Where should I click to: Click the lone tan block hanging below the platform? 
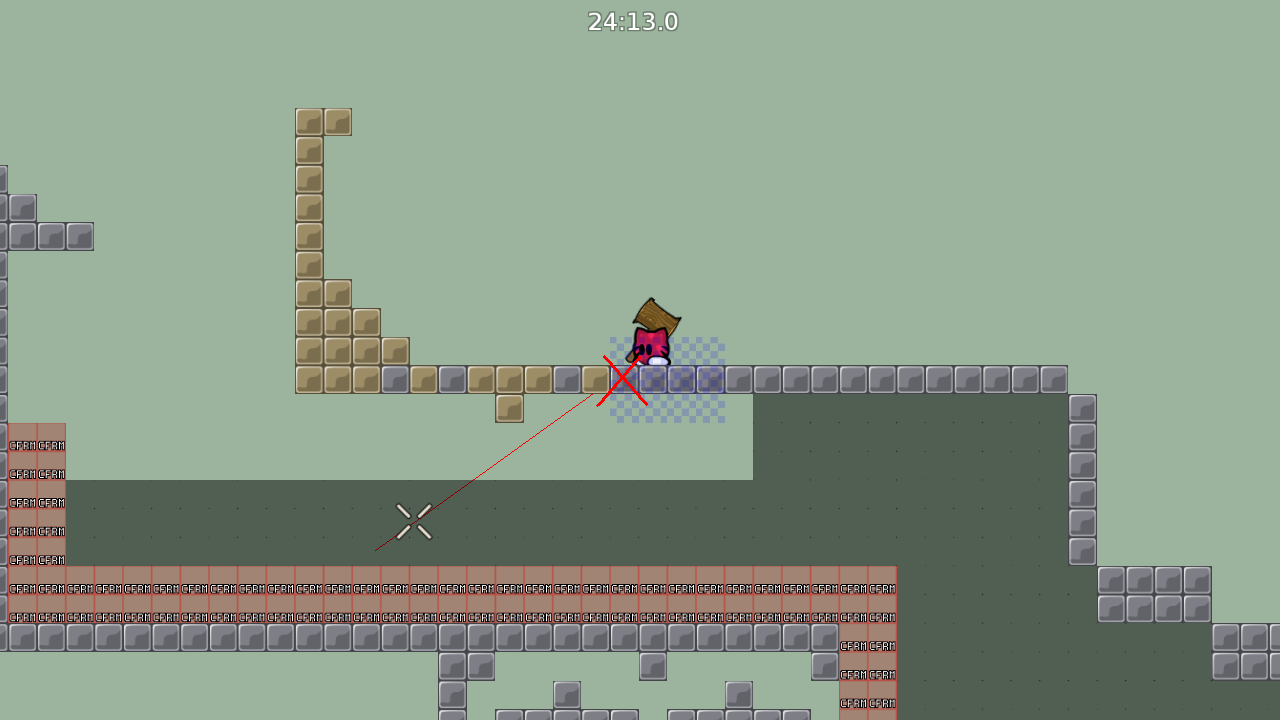click(x=509, y=407)
